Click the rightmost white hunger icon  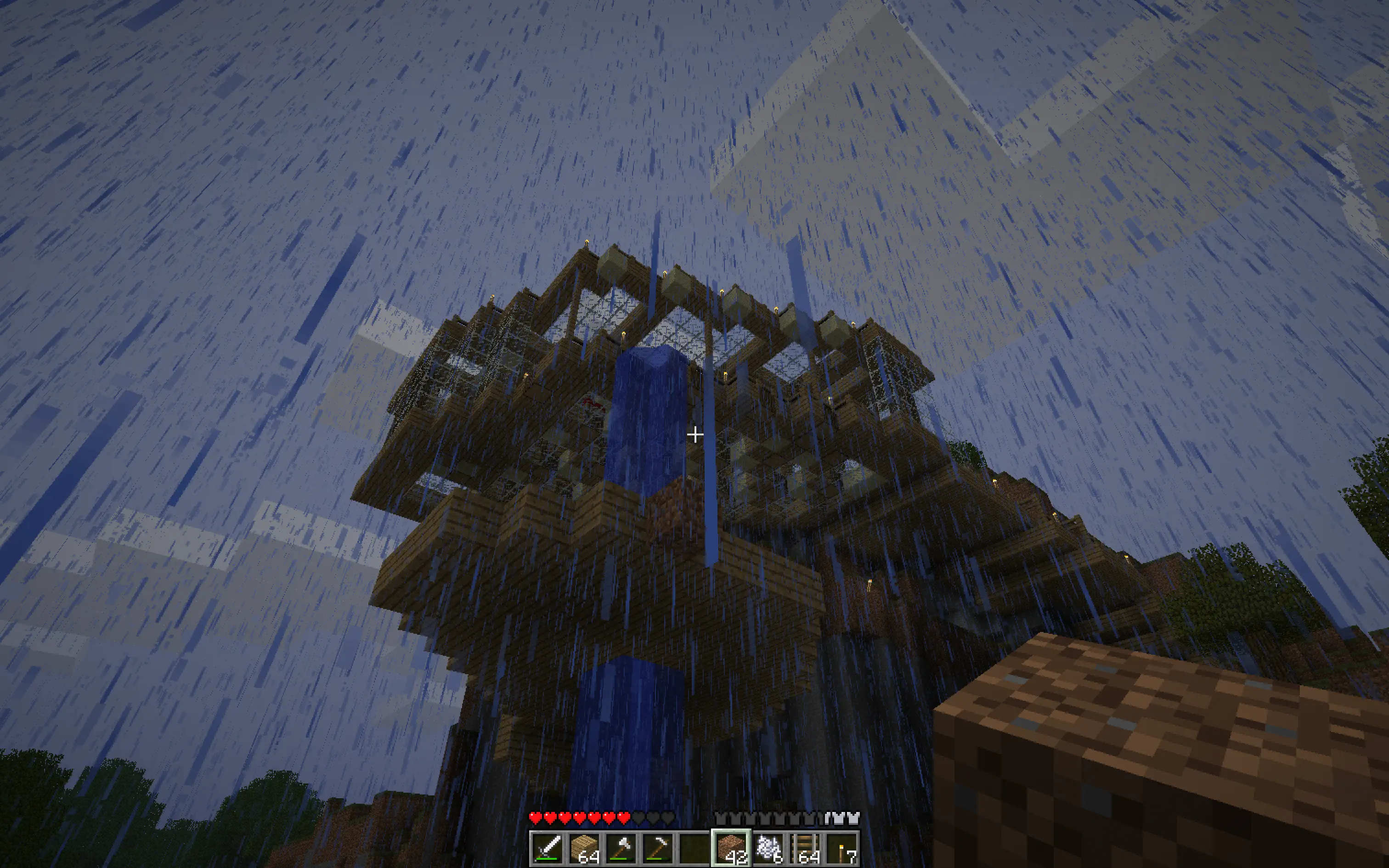(853, 818)
